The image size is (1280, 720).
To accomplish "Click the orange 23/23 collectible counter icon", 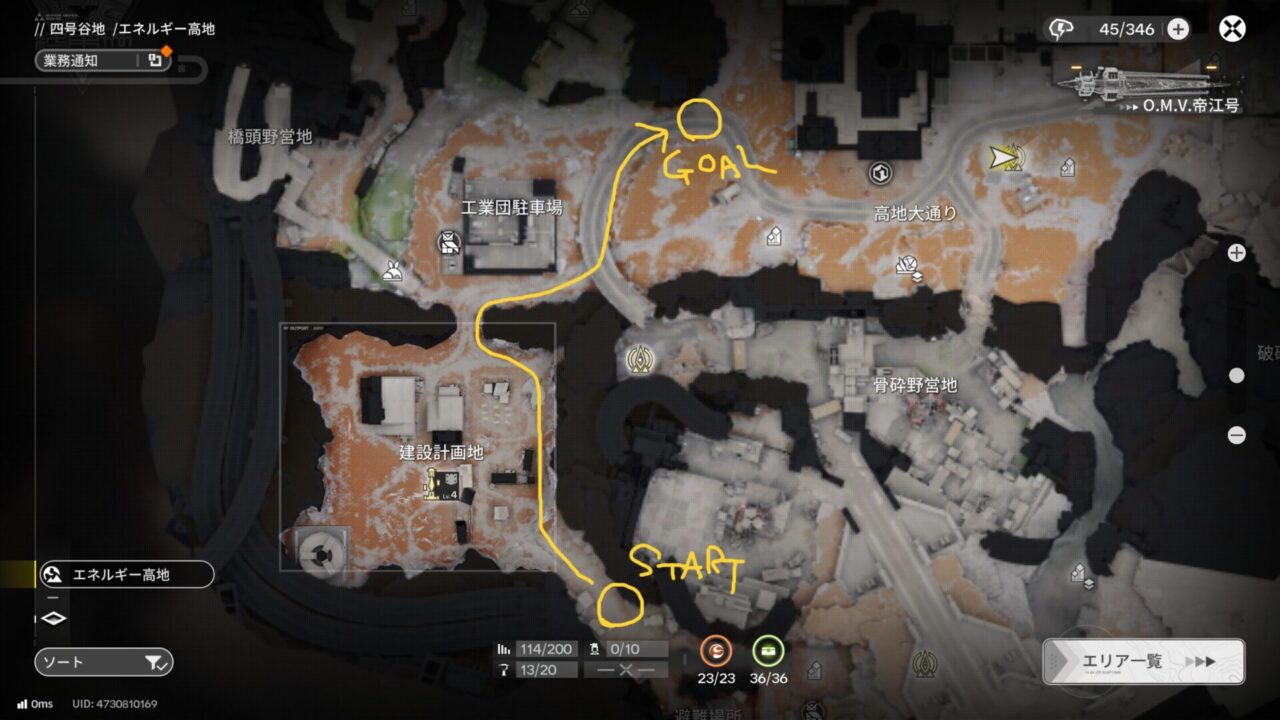I will pyautogui.click(x=715, y=652).
